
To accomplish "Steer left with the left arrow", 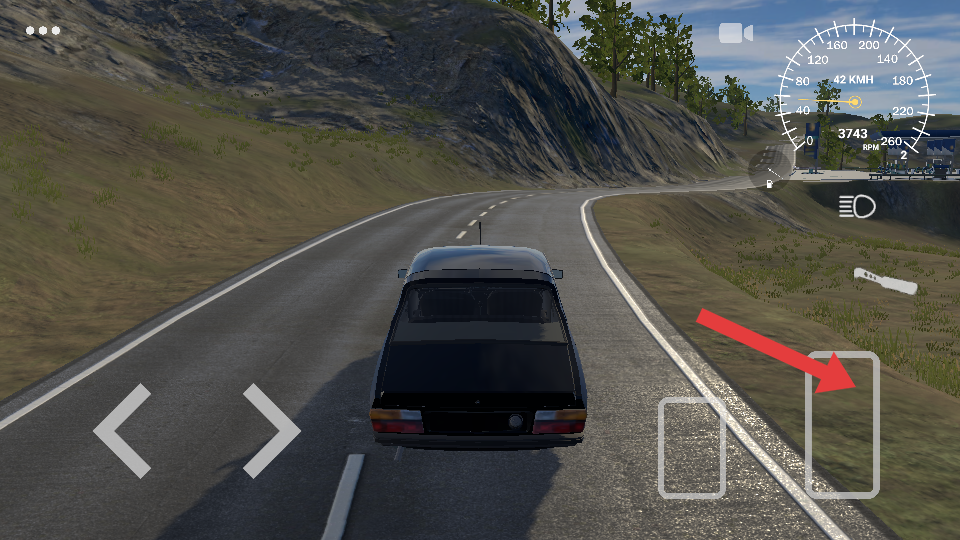I will pos(123,431).
